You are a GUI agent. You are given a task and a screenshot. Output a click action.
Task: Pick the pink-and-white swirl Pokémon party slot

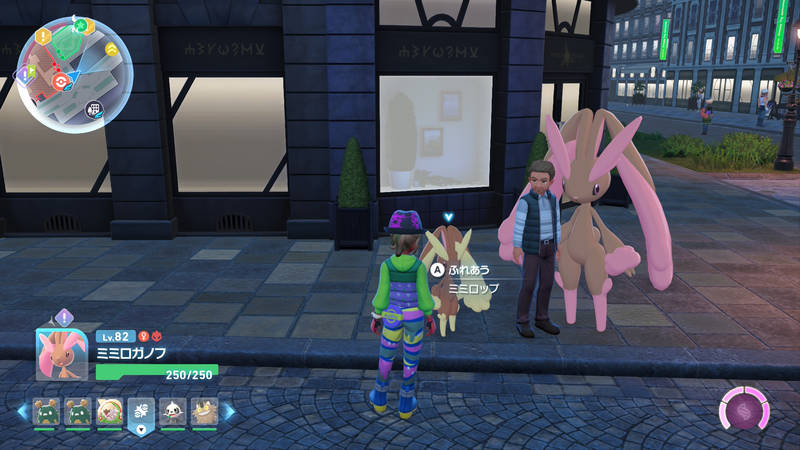coord(109,409)
